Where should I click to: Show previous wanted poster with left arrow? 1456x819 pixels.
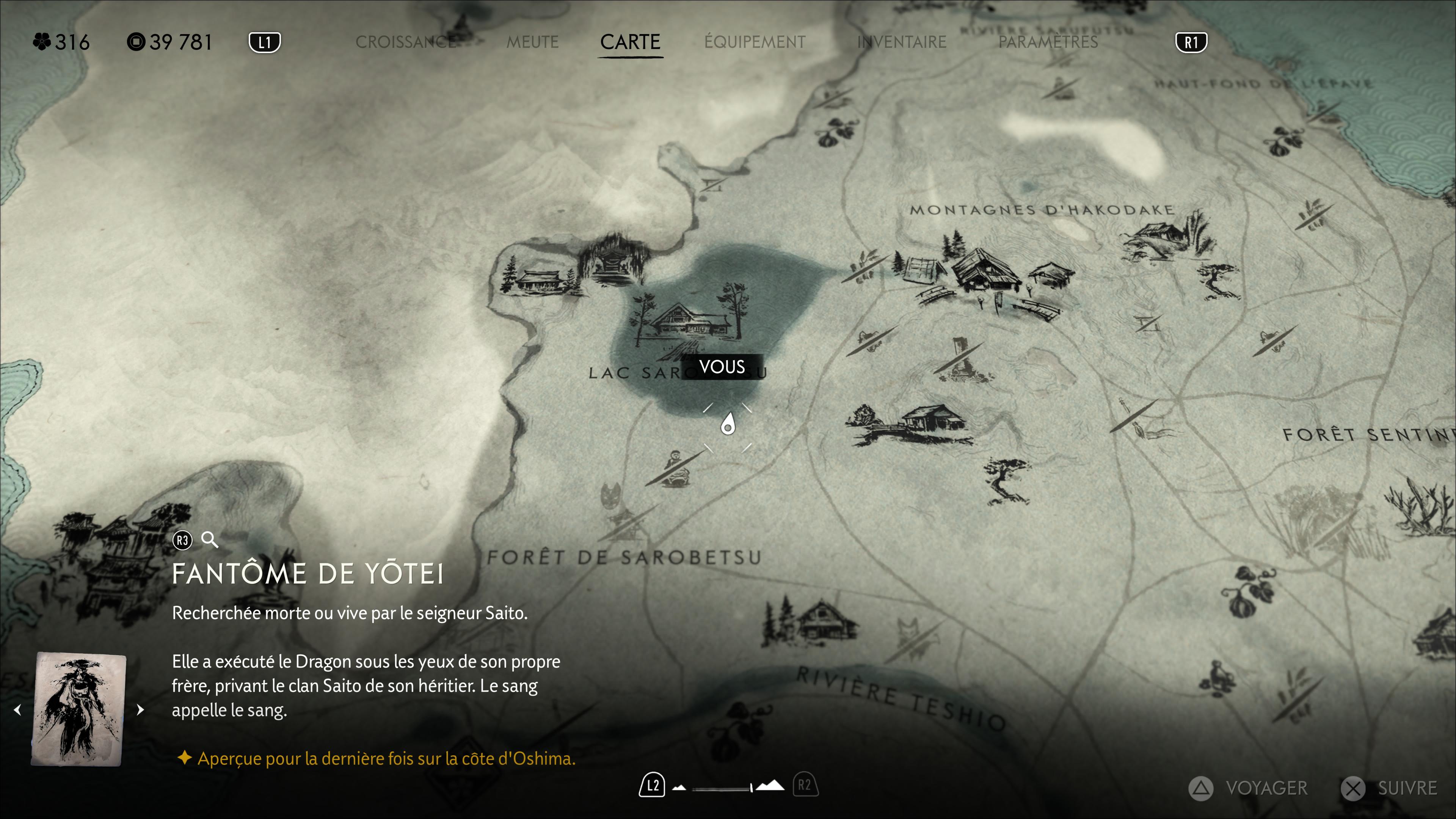pyautogui.click(x=17, y=709)
